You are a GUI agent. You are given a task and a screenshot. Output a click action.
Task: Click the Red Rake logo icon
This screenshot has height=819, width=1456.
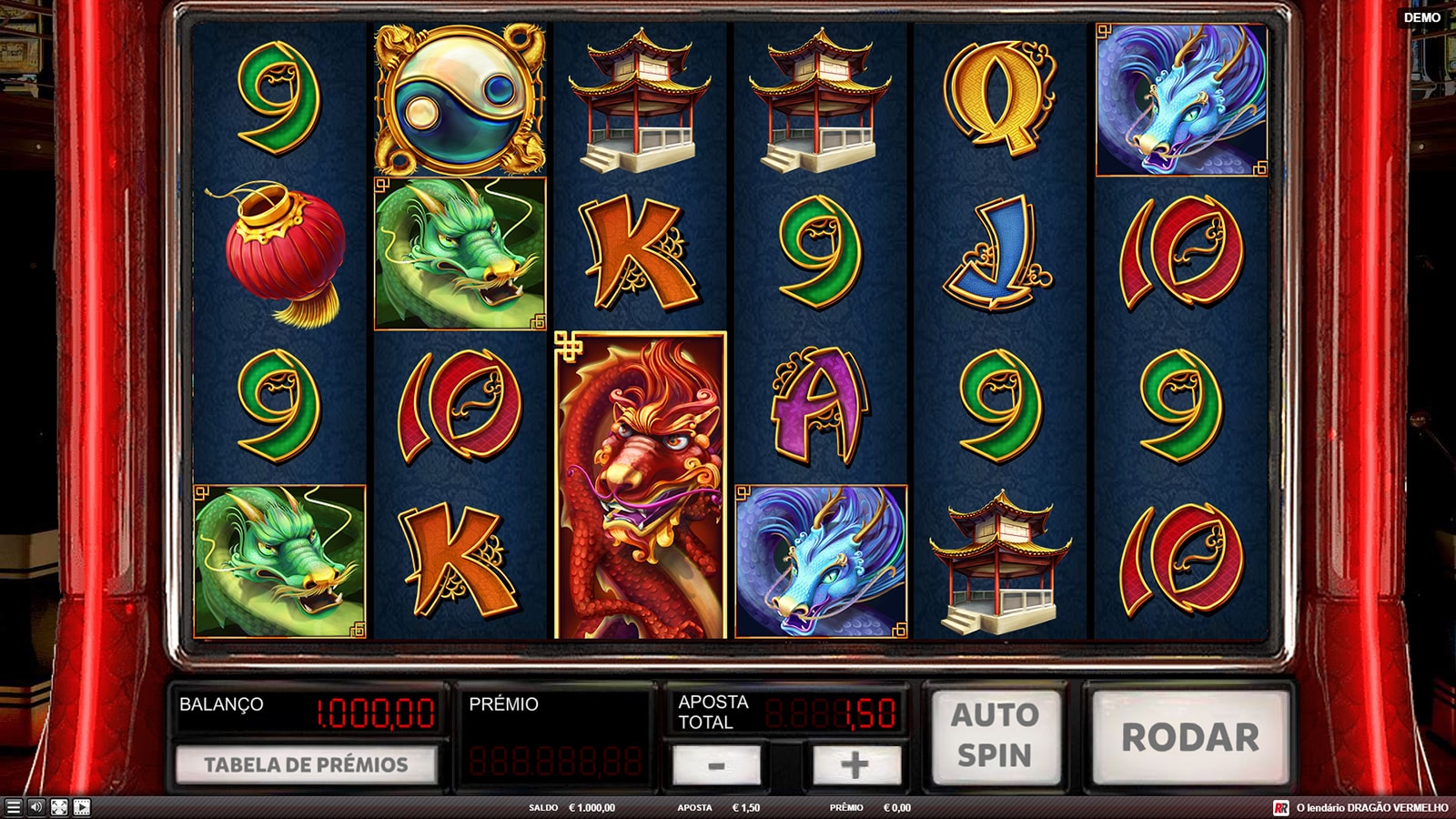click(1281, 808)
